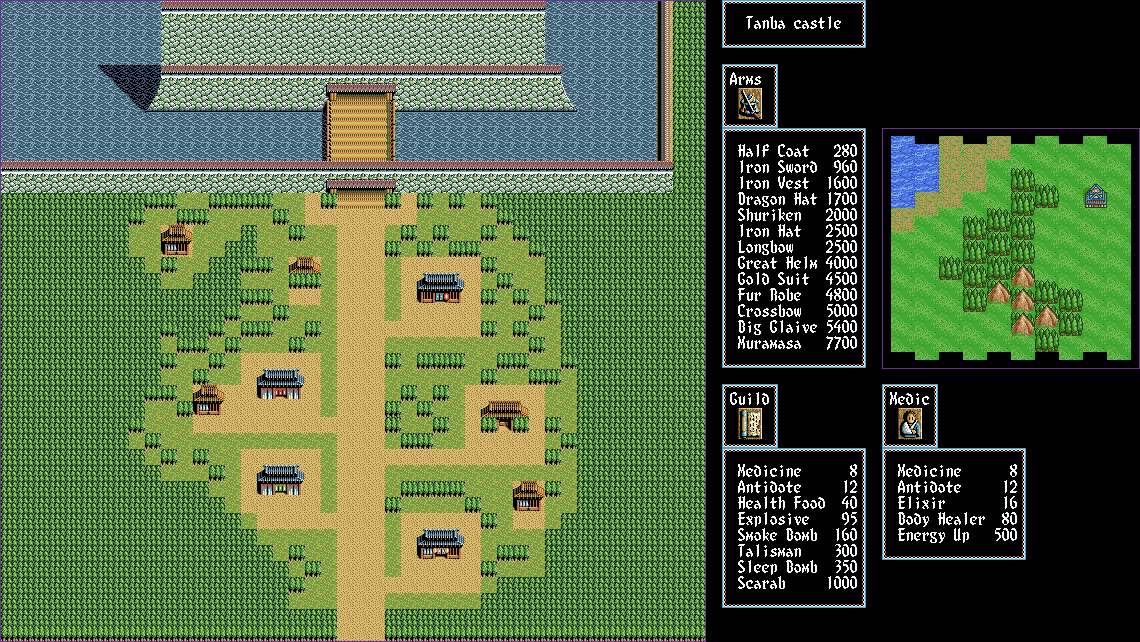Select the castle marker on the minimap
This screenshot has width=1140, height=642.
click(1095, 197)
